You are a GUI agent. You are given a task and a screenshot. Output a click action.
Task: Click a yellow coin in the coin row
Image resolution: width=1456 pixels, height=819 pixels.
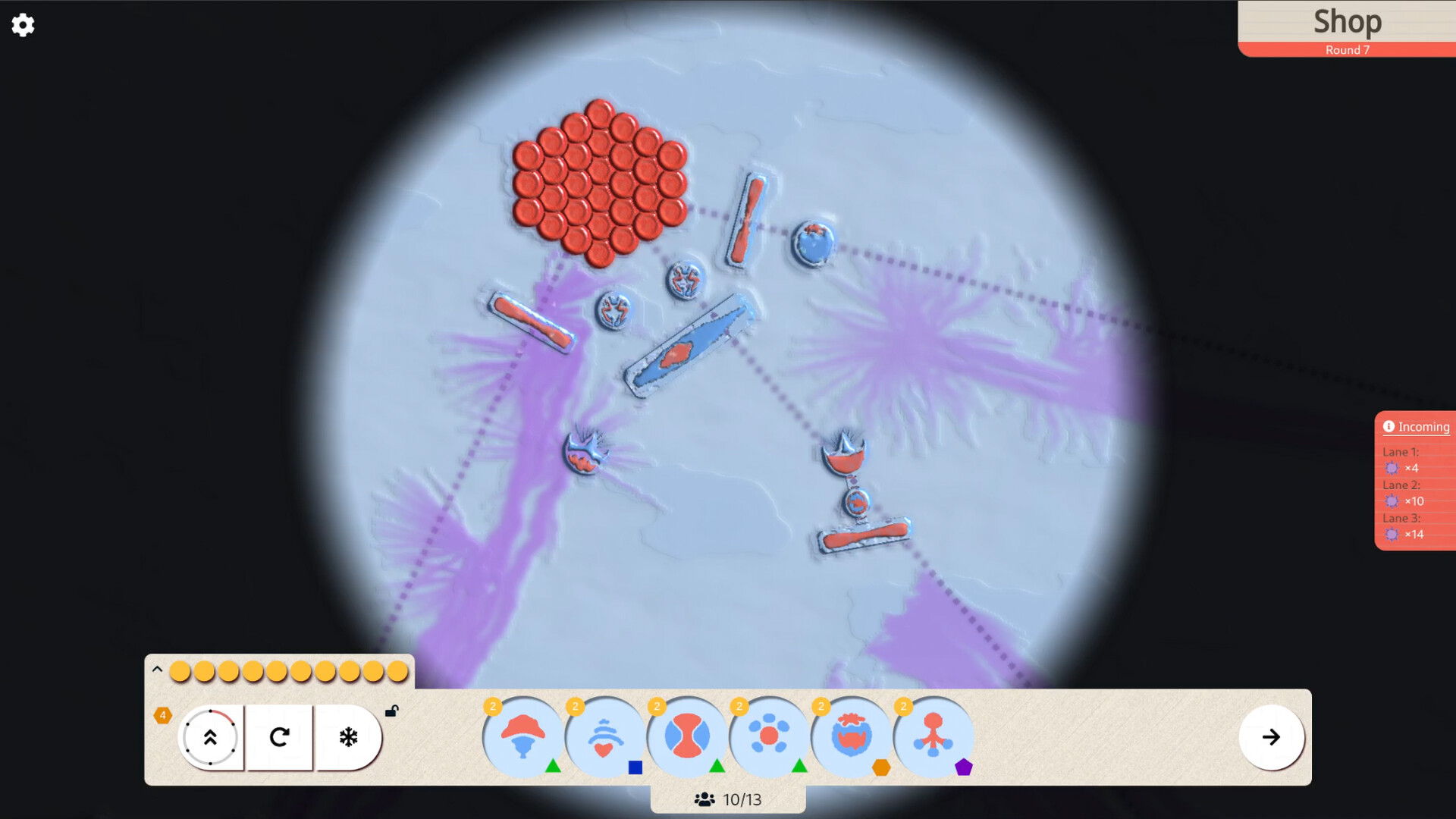tap(180, 670)
